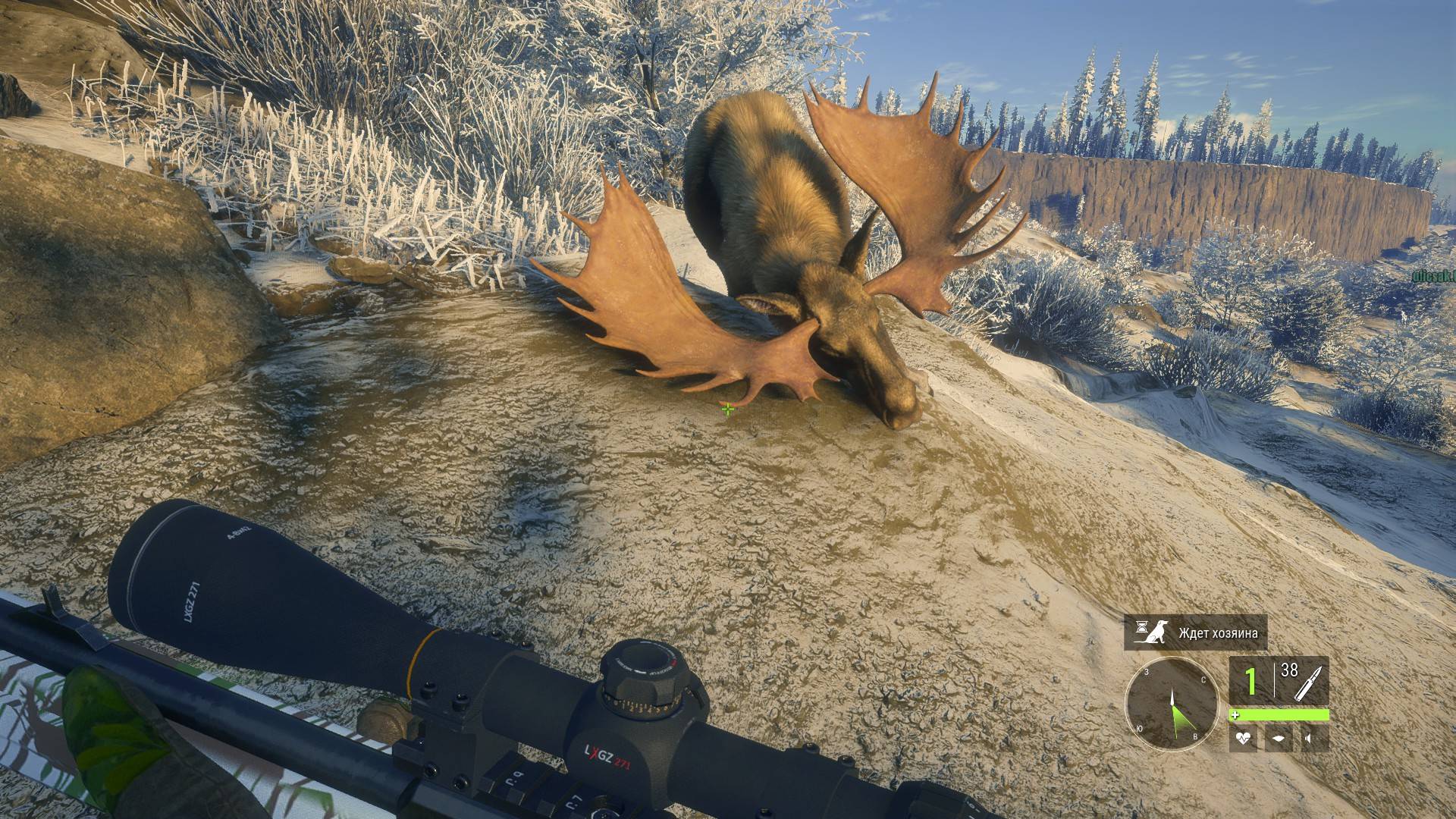Click the "Ждет хозяина" status text
Image resolution: width=1456 pixels, height=819 pixels.
(x=1219, y=633)
